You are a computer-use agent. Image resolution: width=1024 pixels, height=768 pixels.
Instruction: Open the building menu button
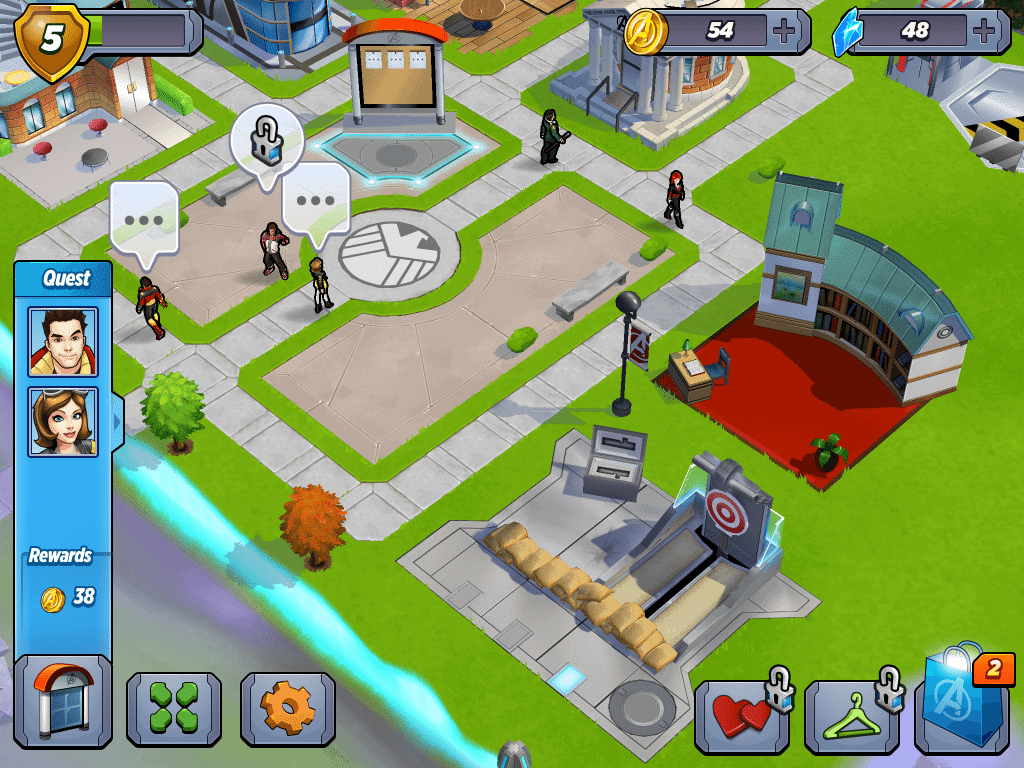point(63,701)
